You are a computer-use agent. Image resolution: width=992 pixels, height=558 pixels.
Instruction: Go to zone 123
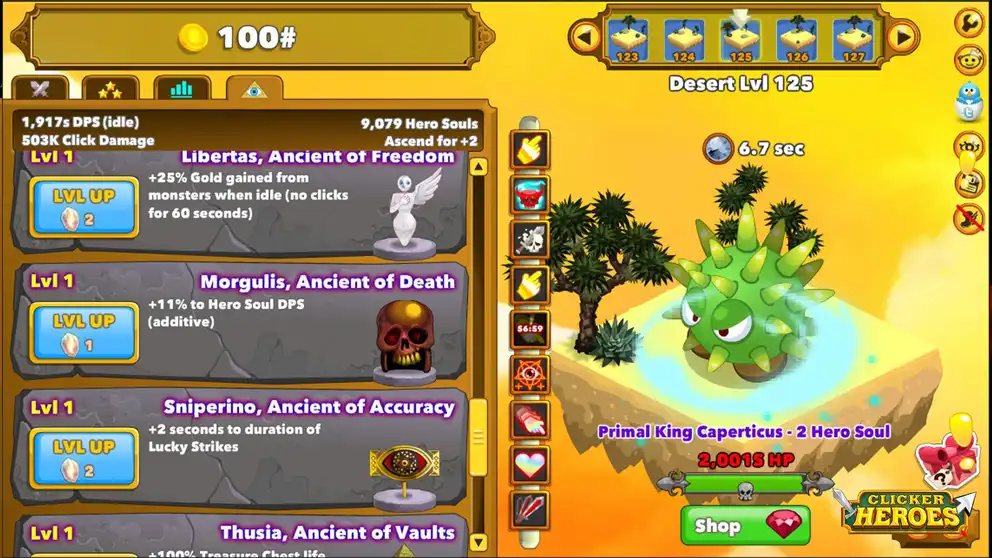point(628,40)
